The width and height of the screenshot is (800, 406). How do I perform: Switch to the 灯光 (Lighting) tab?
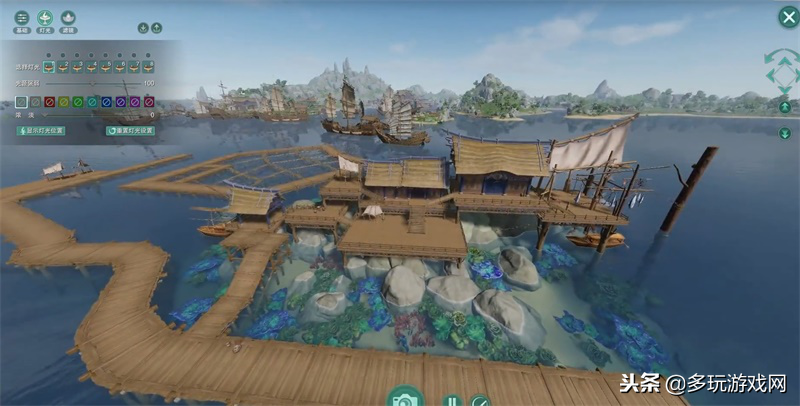pyautogui.click(x=45, y=18)
